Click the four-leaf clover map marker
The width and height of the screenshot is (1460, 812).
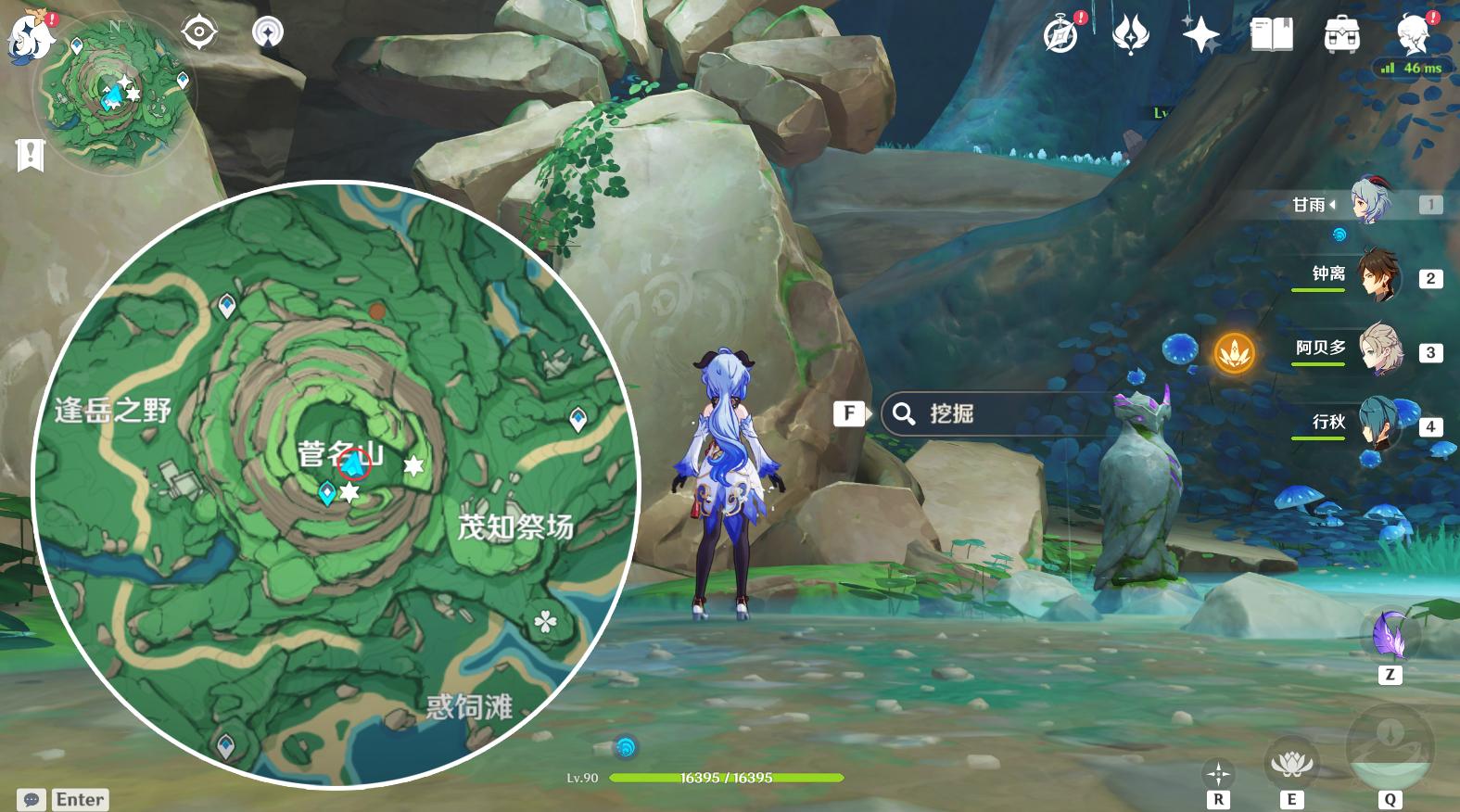coord(544,620)
